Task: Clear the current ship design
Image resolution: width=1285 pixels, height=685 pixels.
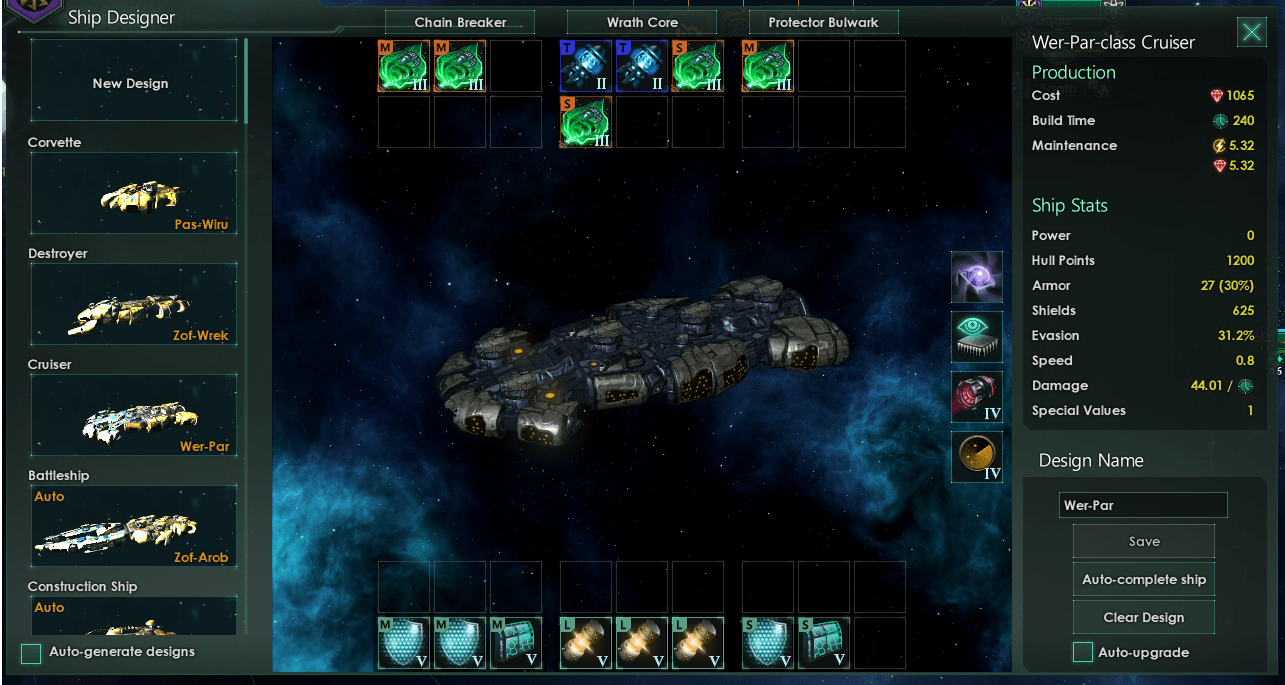Action: tap(1144, 618)
